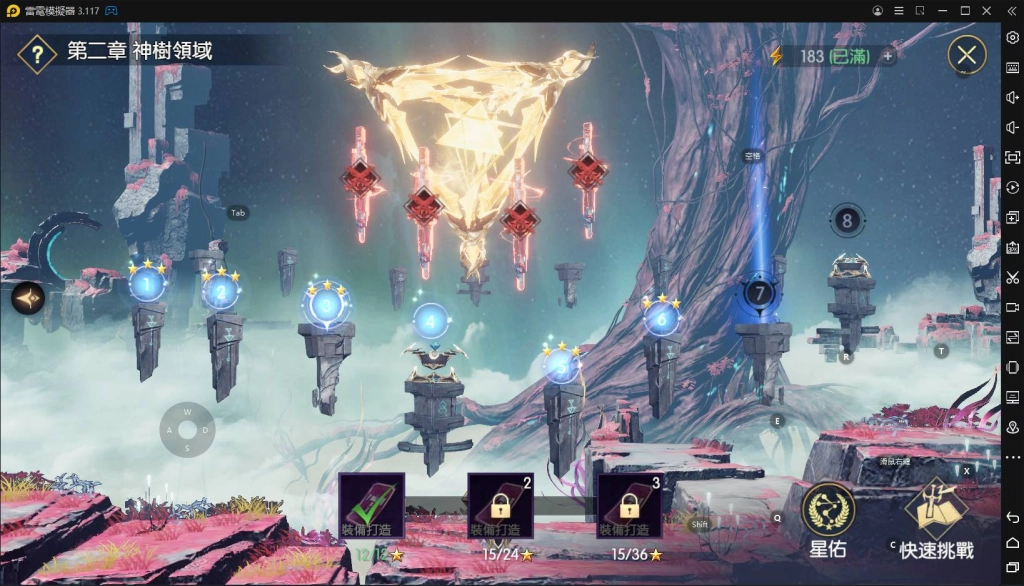1024x586 pixels.
Task: Minimize the emulator window
Action: click(942, 10)
